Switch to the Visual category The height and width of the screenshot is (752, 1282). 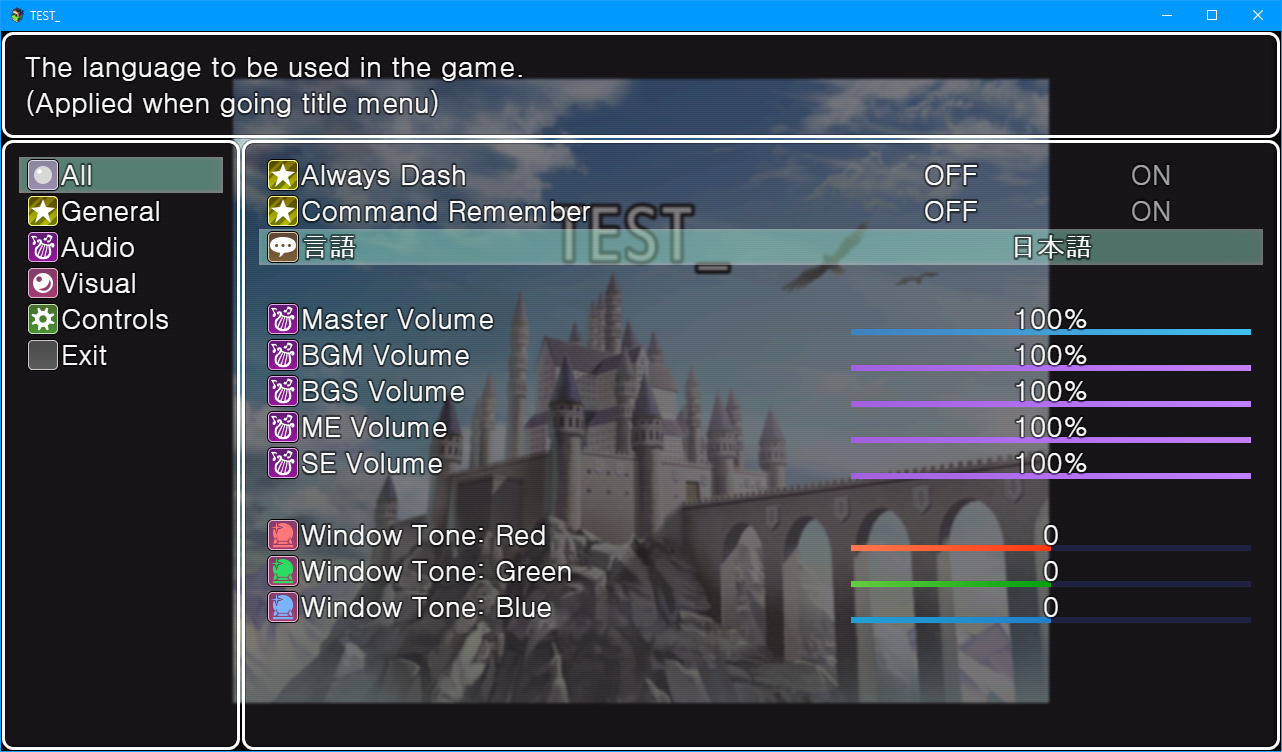98,283
